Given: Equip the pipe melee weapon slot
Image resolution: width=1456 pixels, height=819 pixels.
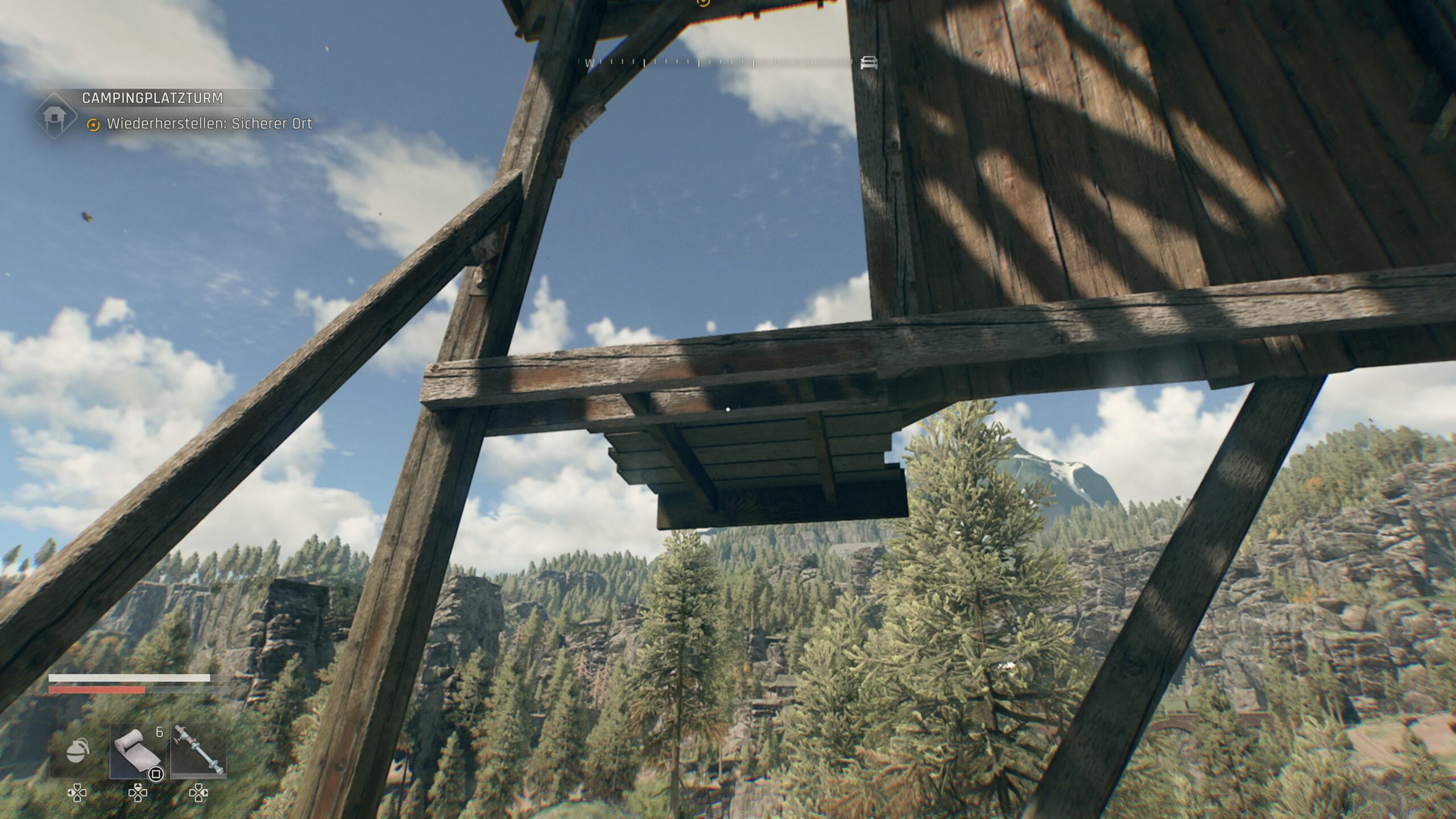Looking at the screenshot, I should tap(198, 751).
